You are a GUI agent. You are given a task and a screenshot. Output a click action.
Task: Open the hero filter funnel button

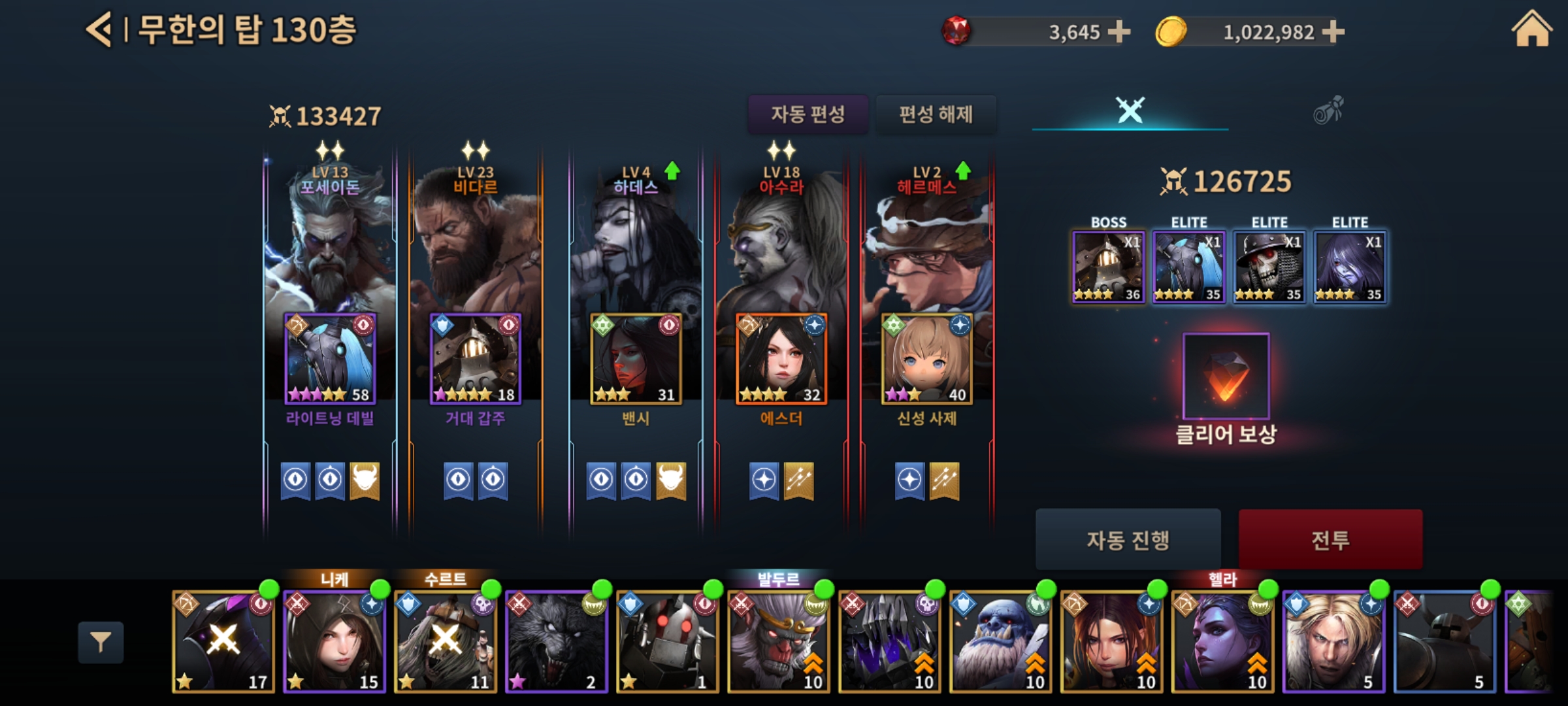101,643
